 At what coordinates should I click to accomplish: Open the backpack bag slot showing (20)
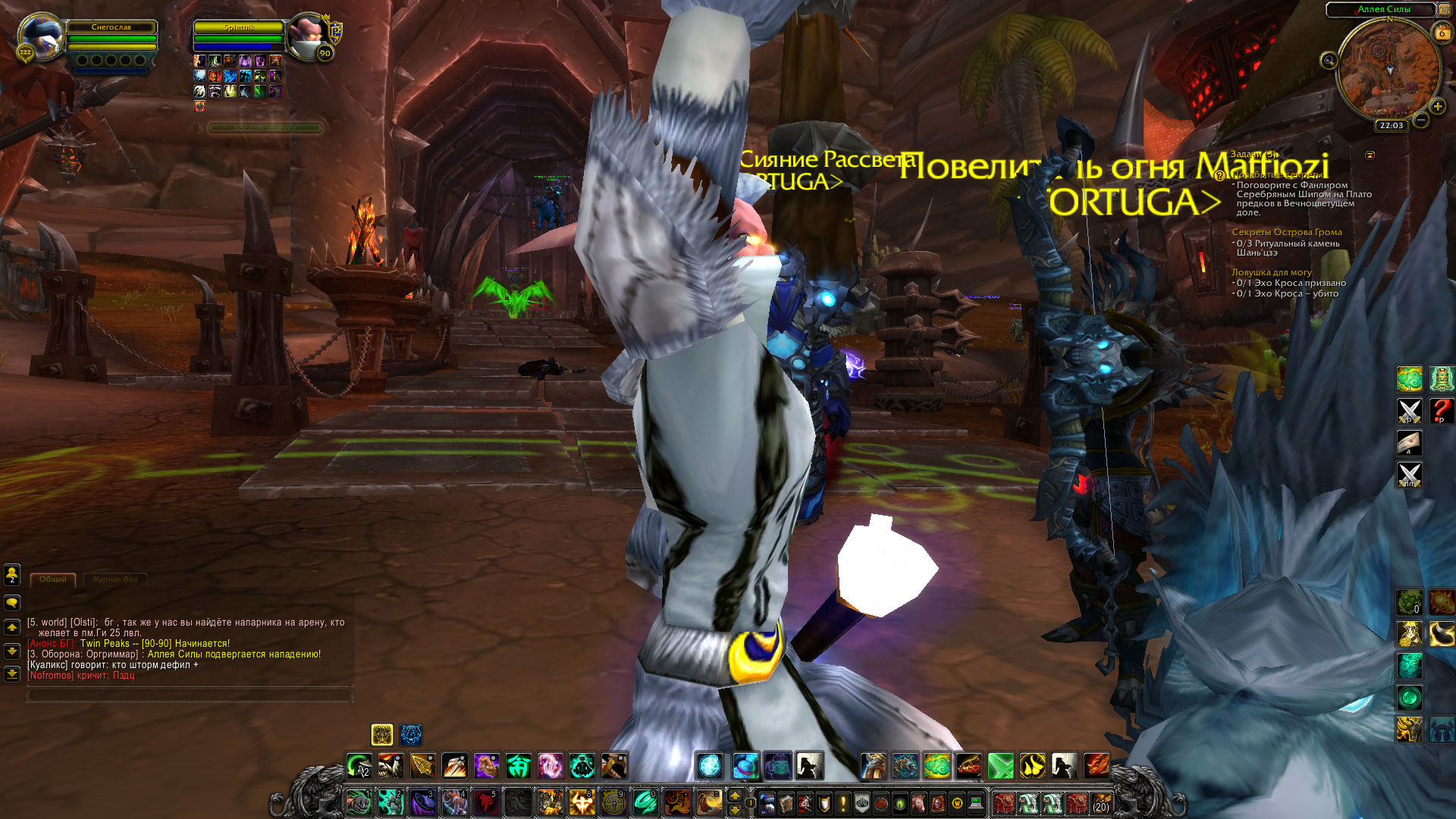coord(1100,802)
